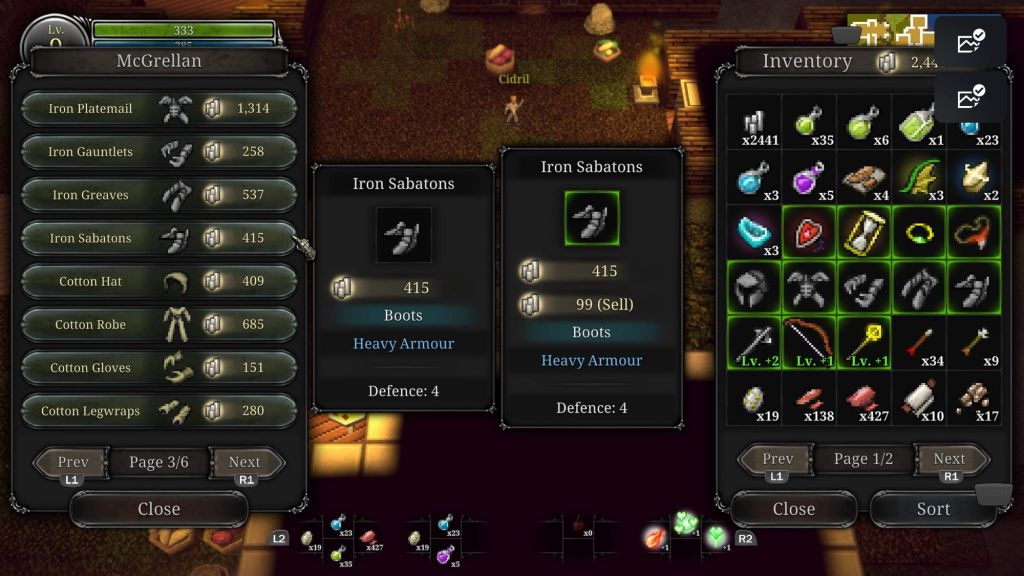Select the gold ring inventory slot
The image size is (1024, 576).
pos(919,233)
